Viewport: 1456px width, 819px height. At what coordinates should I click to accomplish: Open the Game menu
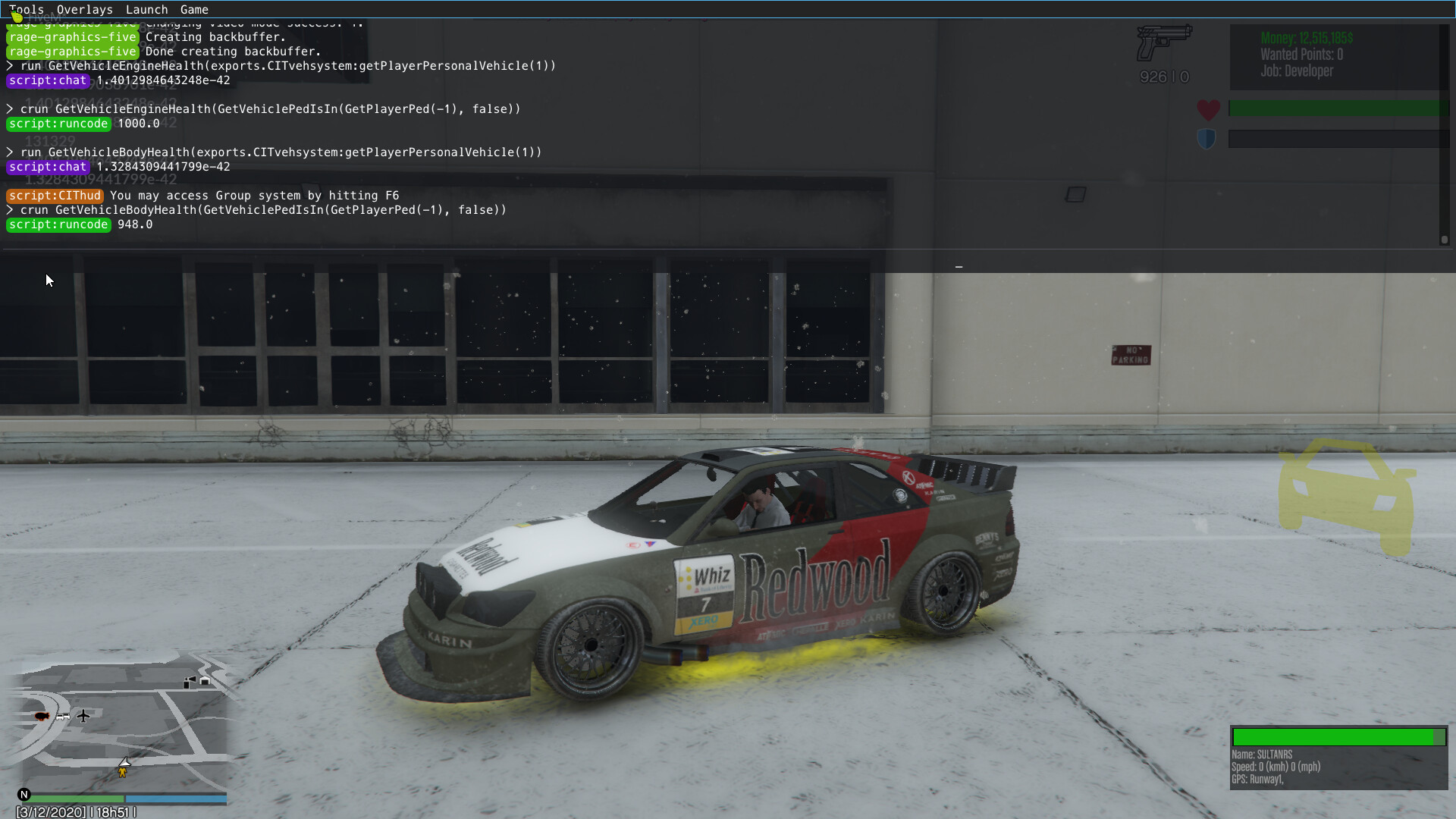194,9
